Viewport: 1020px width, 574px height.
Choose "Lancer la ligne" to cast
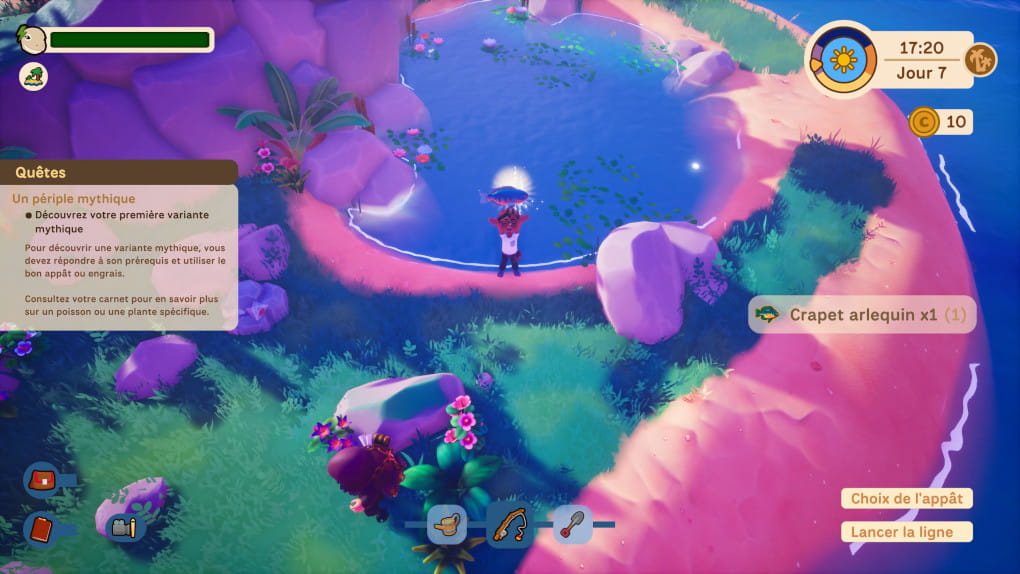906,532
